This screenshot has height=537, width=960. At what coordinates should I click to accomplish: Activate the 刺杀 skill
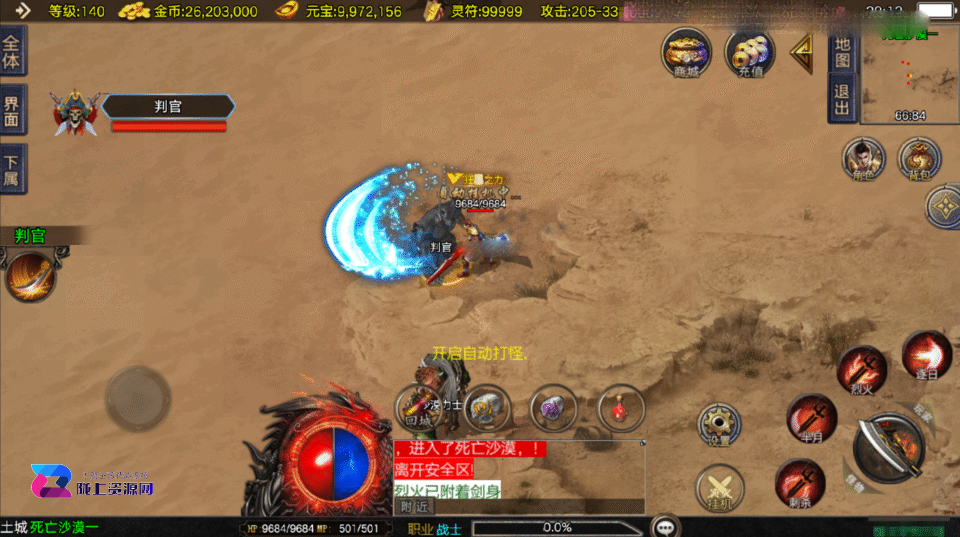click(x=799, y=483)
